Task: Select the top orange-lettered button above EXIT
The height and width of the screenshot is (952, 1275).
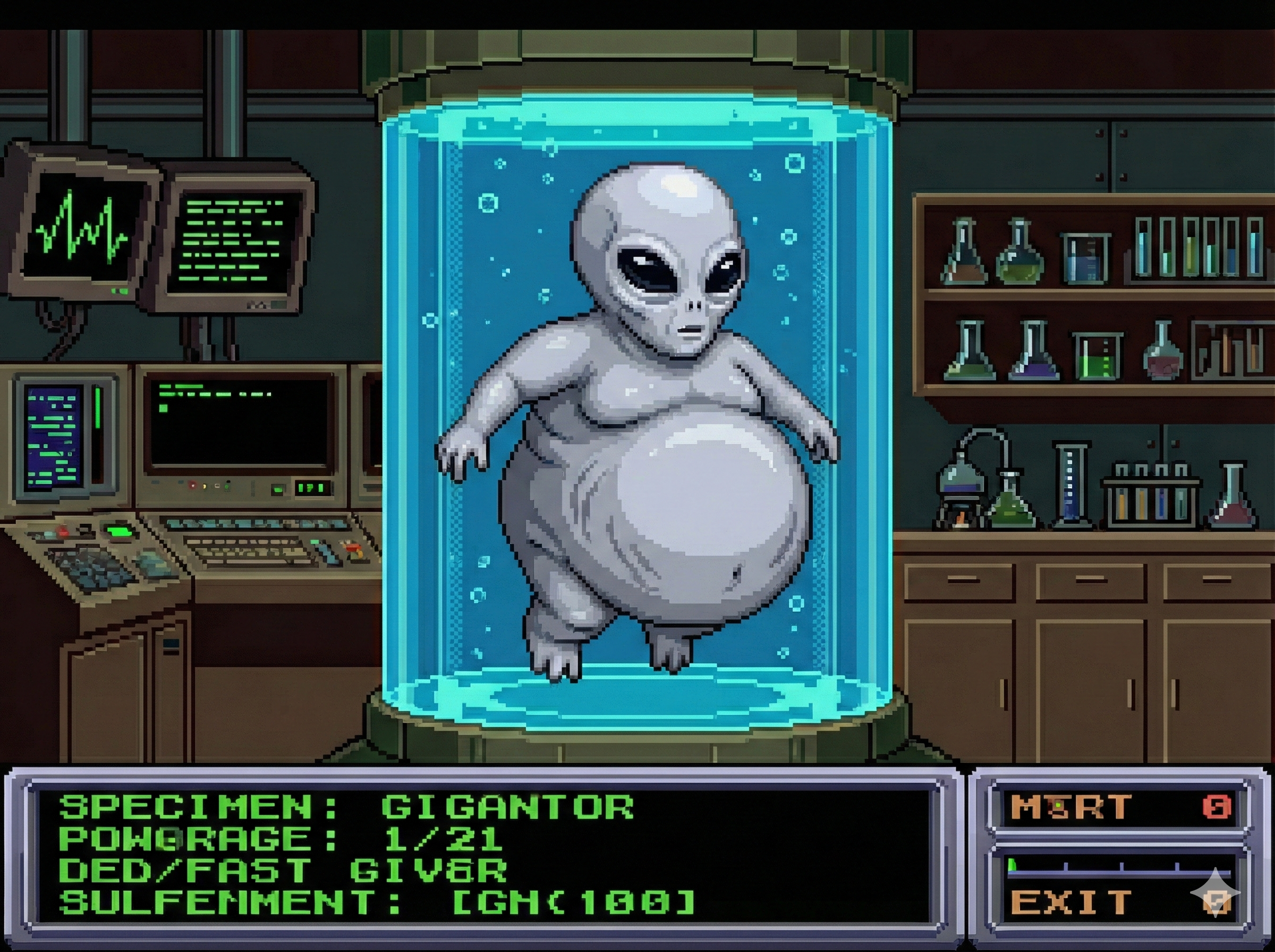Action: tap(1072, 807)
